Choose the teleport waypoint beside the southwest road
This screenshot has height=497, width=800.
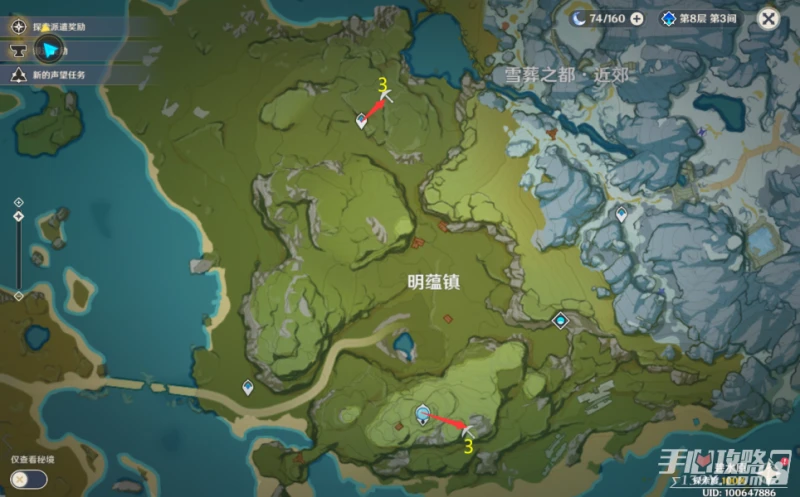click(x=248, y=387)
